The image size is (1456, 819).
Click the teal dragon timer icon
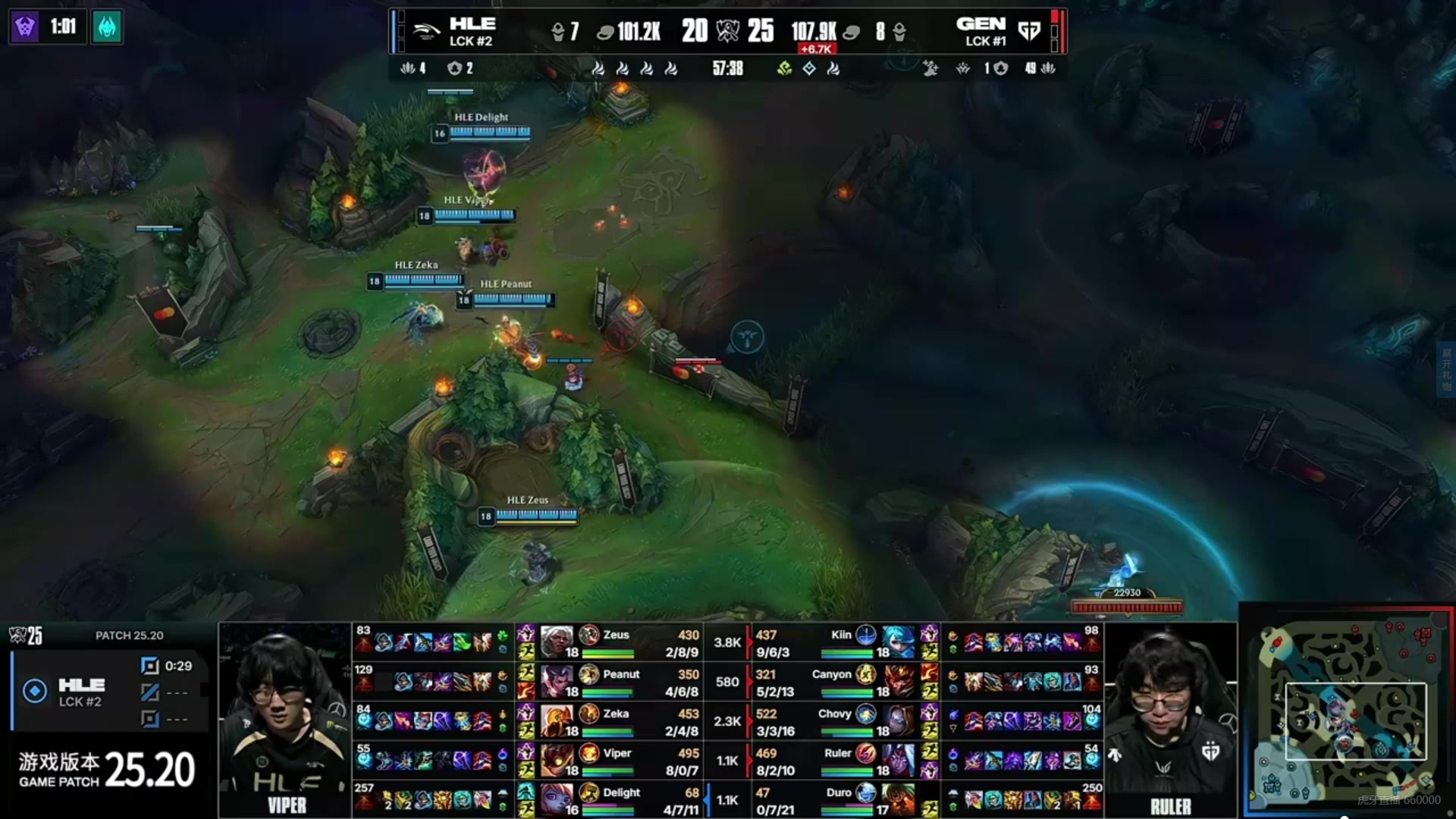click(x=107, y=27)
